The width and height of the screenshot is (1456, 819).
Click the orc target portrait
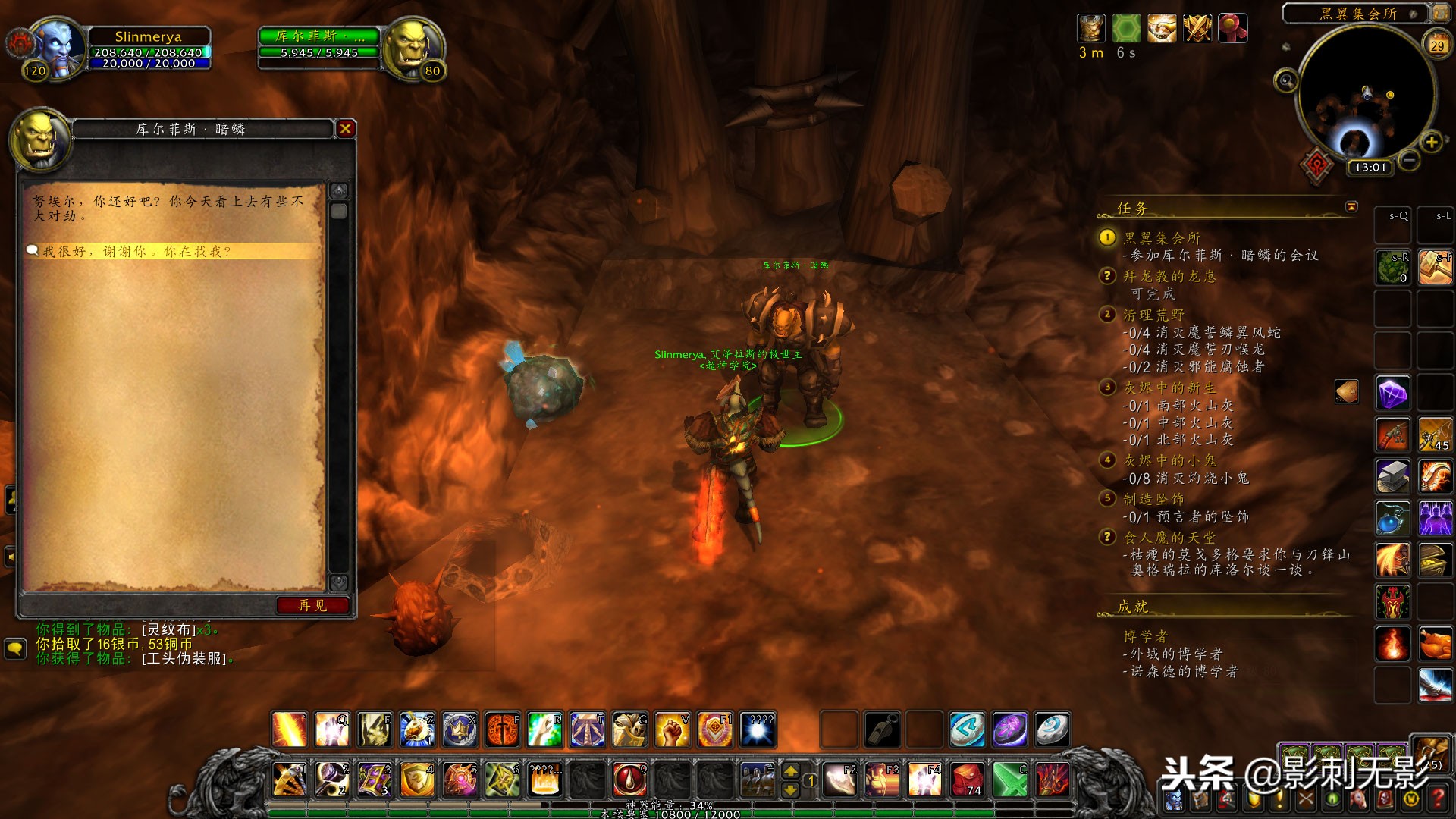tap(412, 47)
